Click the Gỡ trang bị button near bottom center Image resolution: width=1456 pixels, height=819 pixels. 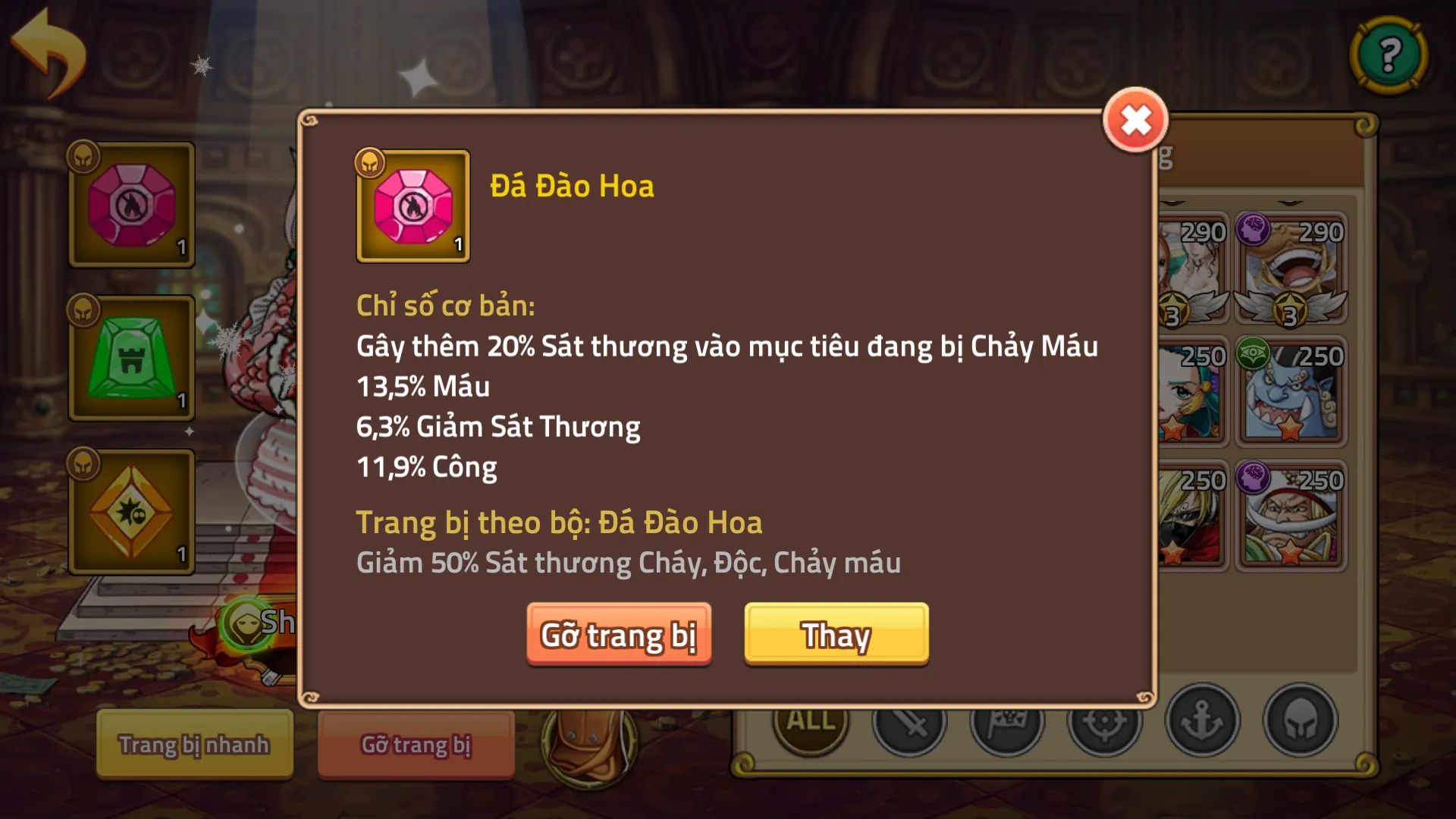(x=416, y=745)
